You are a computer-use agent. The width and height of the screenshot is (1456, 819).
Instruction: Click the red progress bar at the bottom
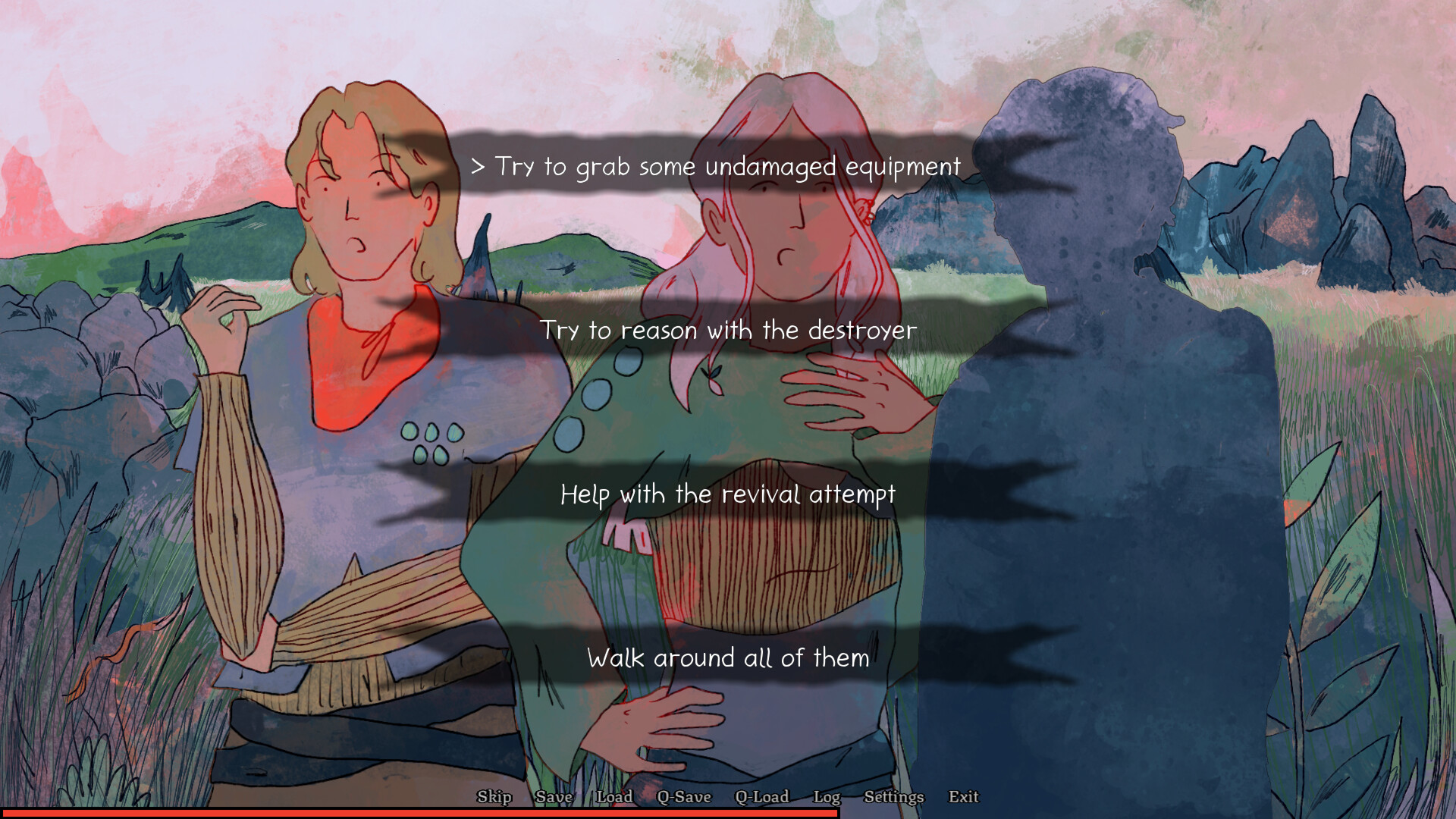point(417,813)
